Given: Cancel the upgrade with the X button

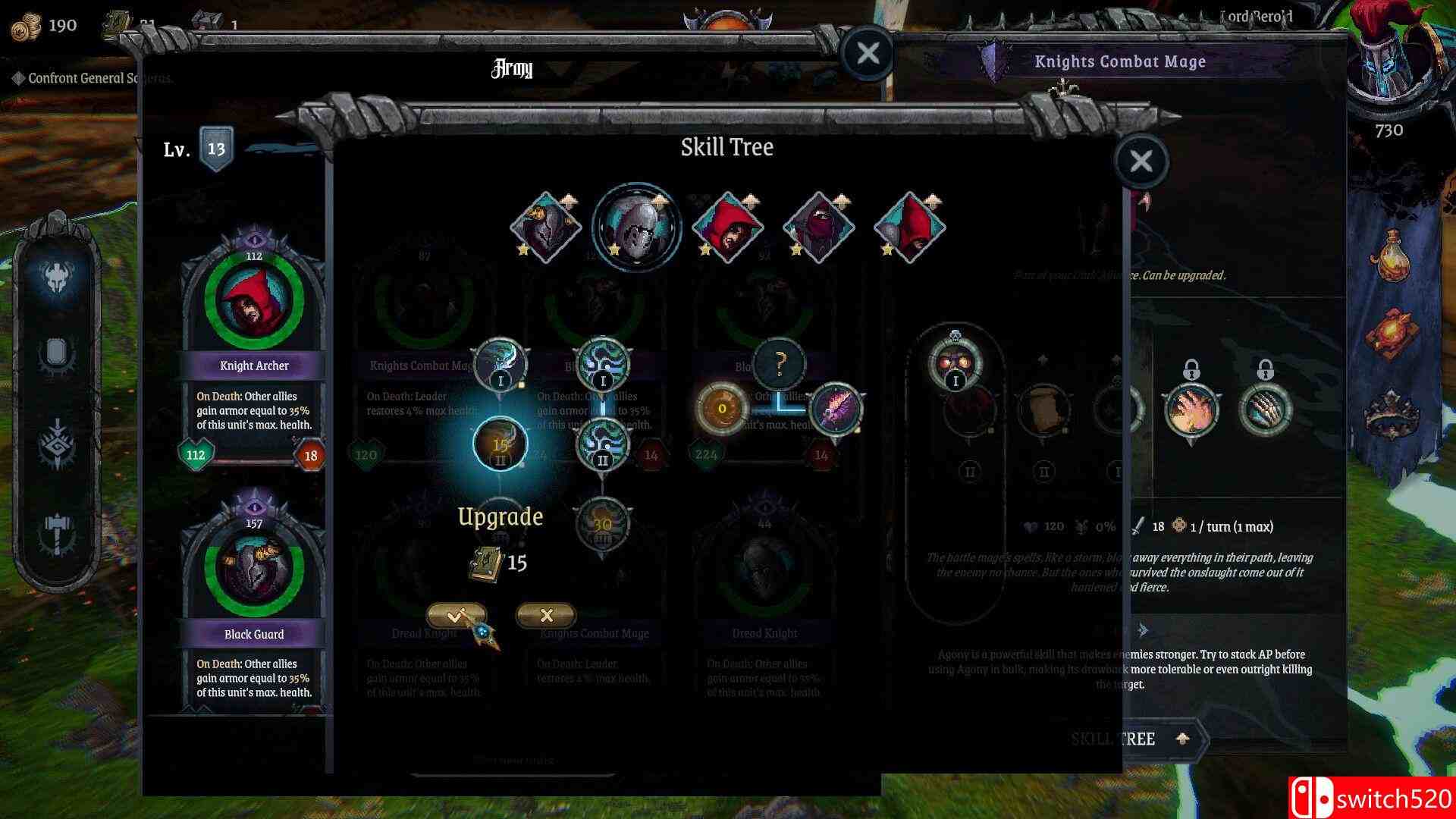Looking at the screenshot, I should click(x=546, y=616).
